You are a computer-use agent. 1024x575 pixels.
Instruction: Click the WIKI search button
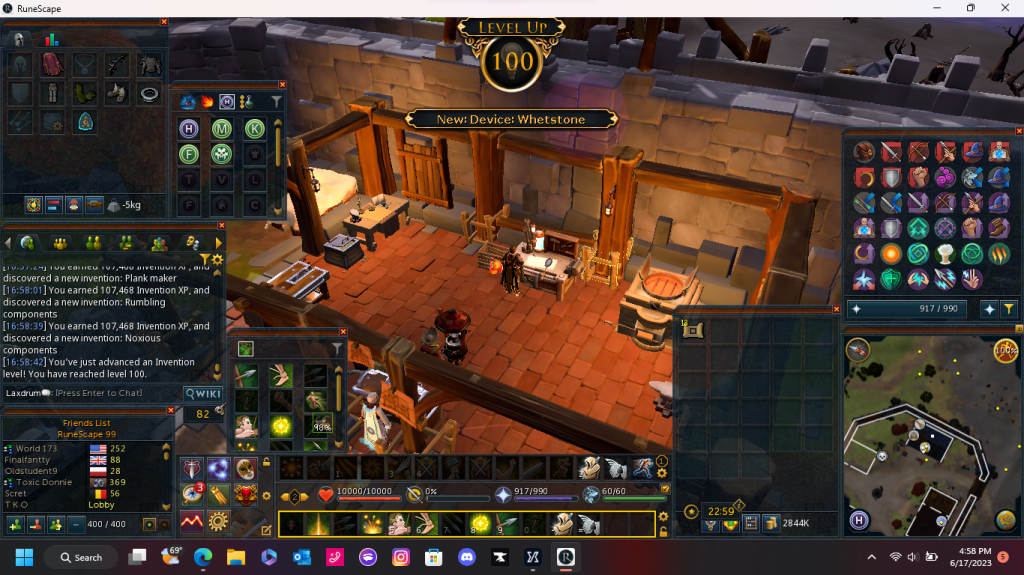click(x=202, y=393)
